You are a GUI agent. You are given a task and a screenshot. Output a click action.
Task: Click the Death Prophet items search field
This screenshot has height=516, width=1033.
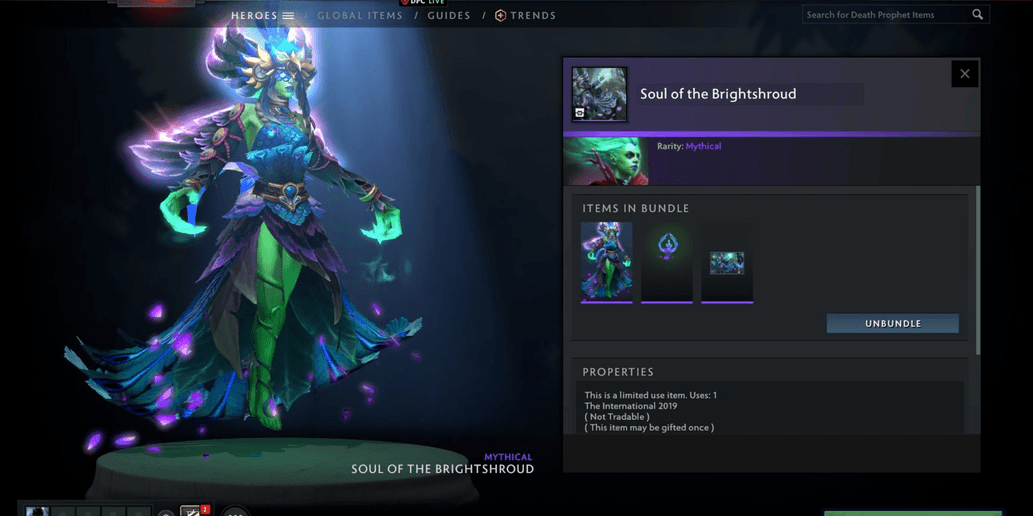(885, 15)
